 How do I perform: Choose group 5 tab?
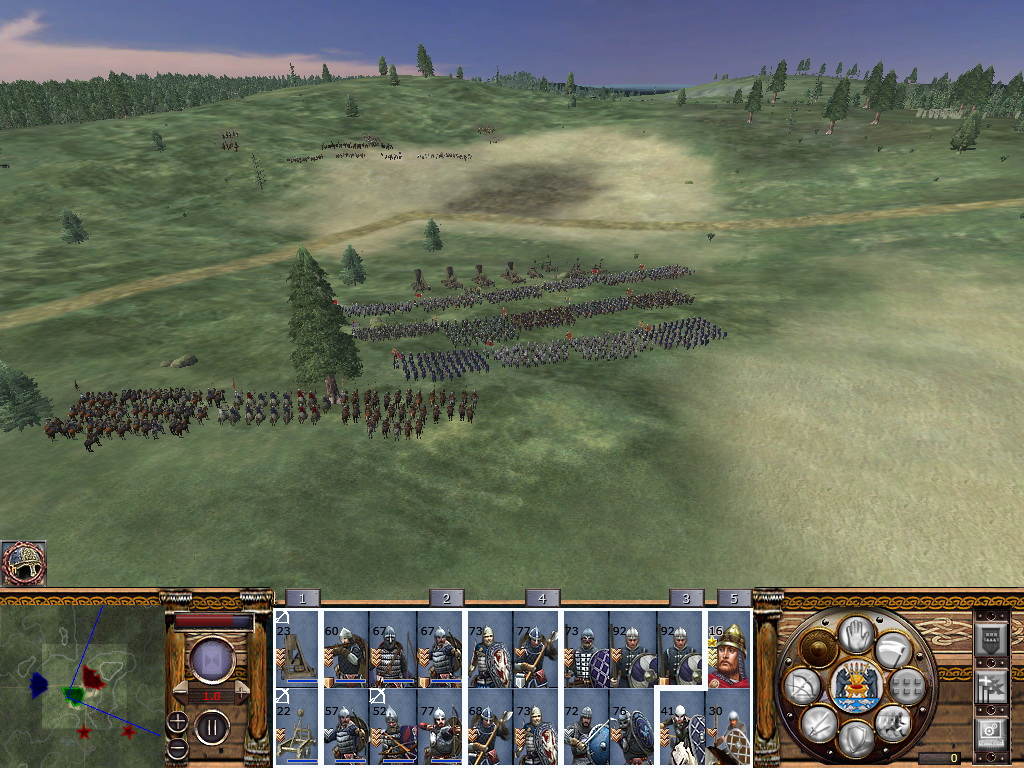pos(734,598)
